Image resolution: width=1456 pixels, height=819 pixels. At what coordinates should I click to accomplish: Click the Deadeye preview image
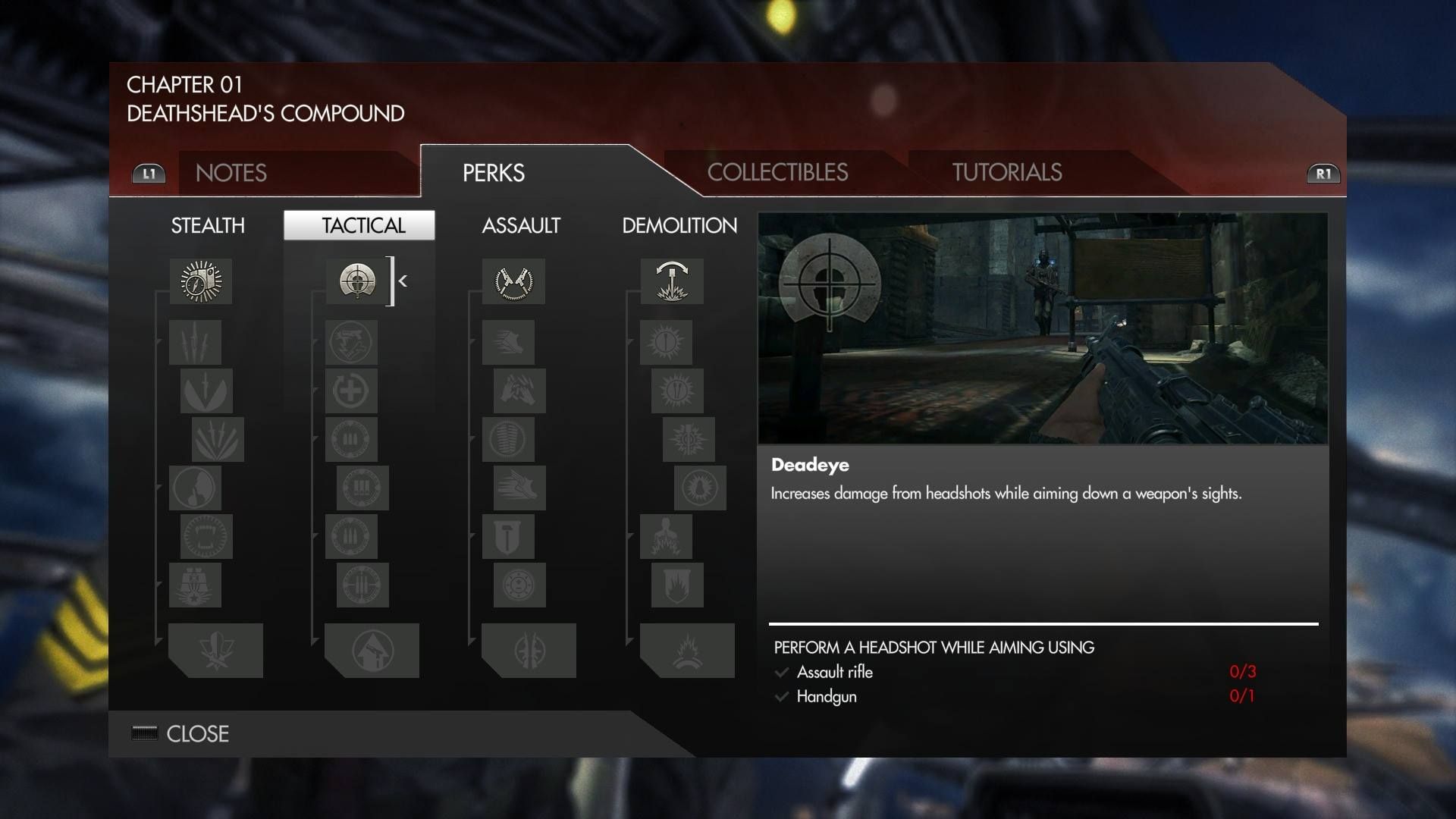tap(1043, 328)
